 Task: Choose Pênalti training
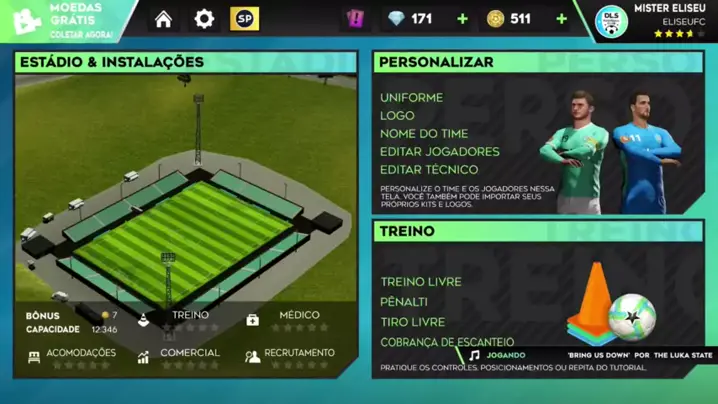click(404, 302)
